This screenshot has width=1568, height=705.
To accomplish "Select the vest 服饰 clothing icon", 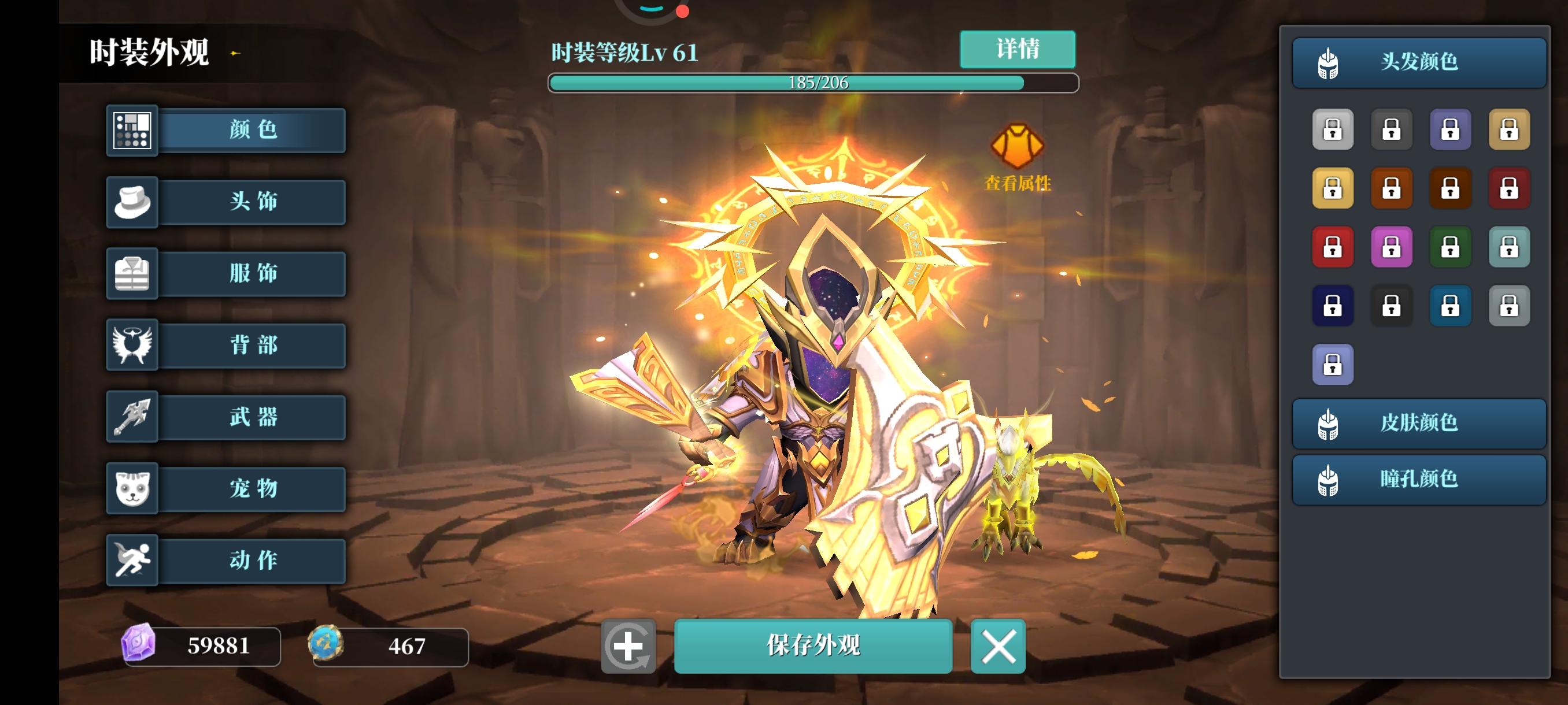I will click(x=131, y=274).
